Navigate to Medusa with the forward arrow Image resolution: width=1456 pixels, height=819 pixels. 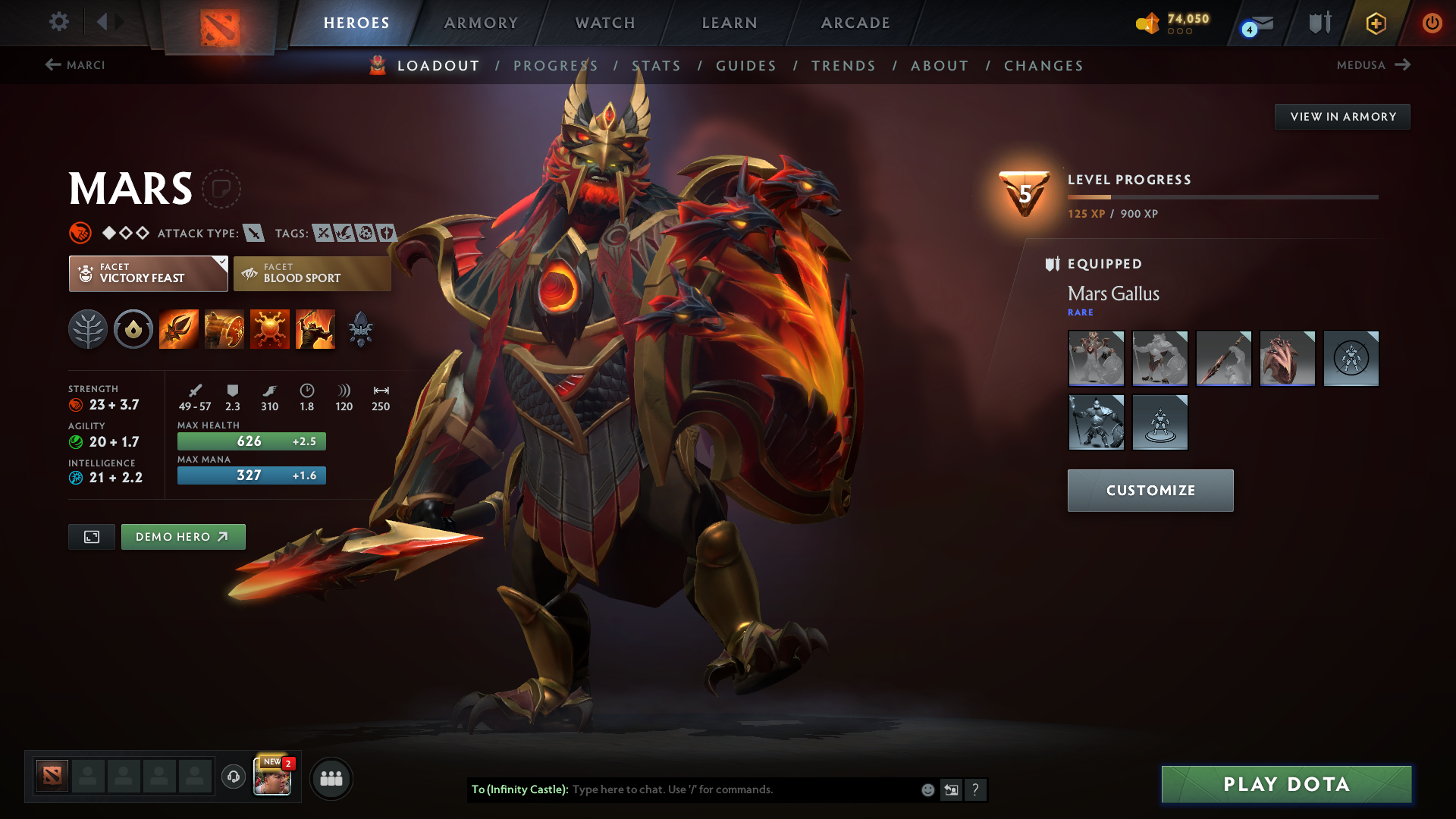point(1401,65)
